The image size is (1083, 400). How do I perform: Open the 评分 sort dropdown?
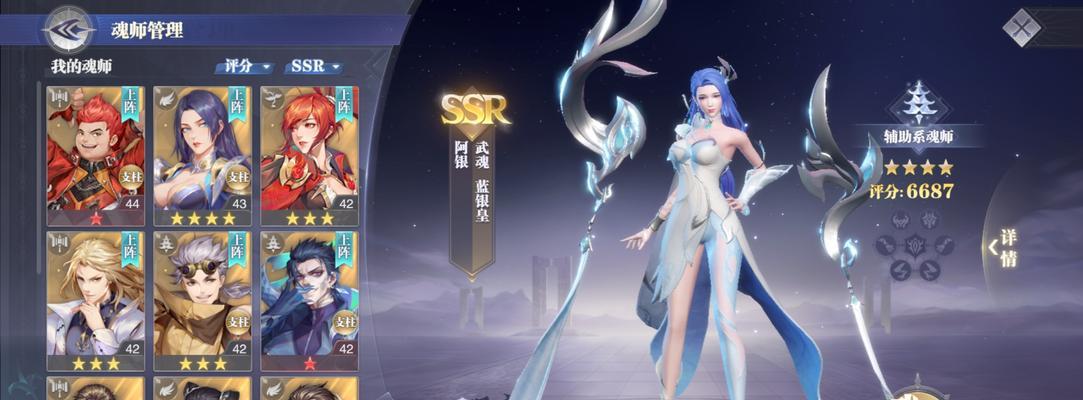point(245,67)
